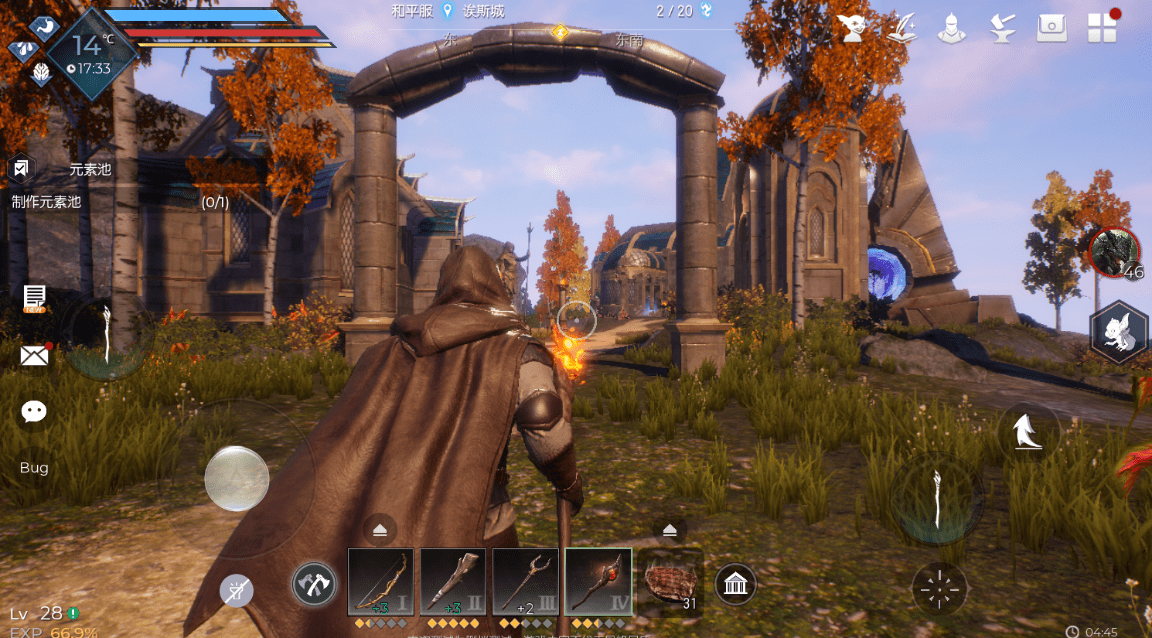The width and height of the screenshot is (1152, 638).
Task: Toggle the crossed-out flashlight button
Action: (x=236, y=591)
